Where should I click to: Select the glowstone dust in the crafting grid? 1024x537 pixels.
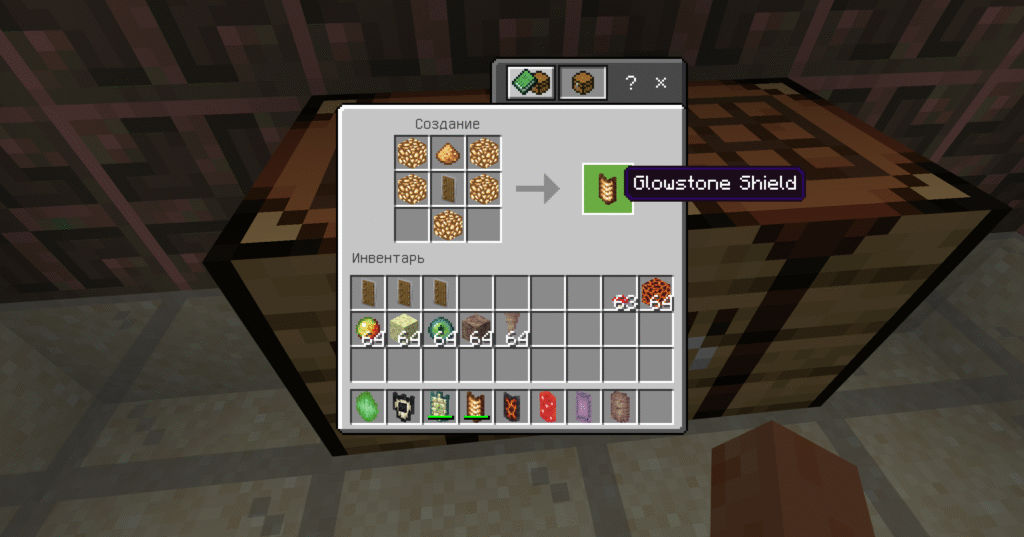pos(447,153)
